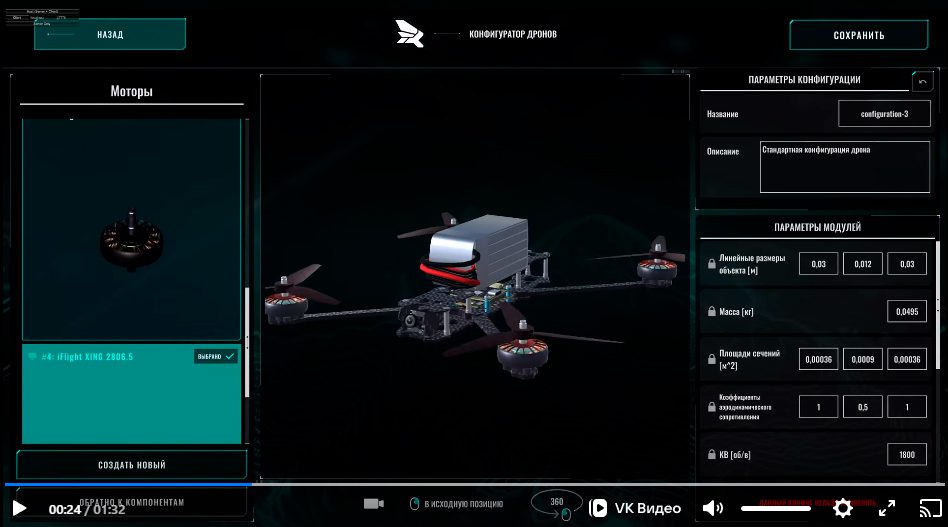Save the drone configuration with СОХРАНИТЬ

pyautogui.click(x=858, y=35)
